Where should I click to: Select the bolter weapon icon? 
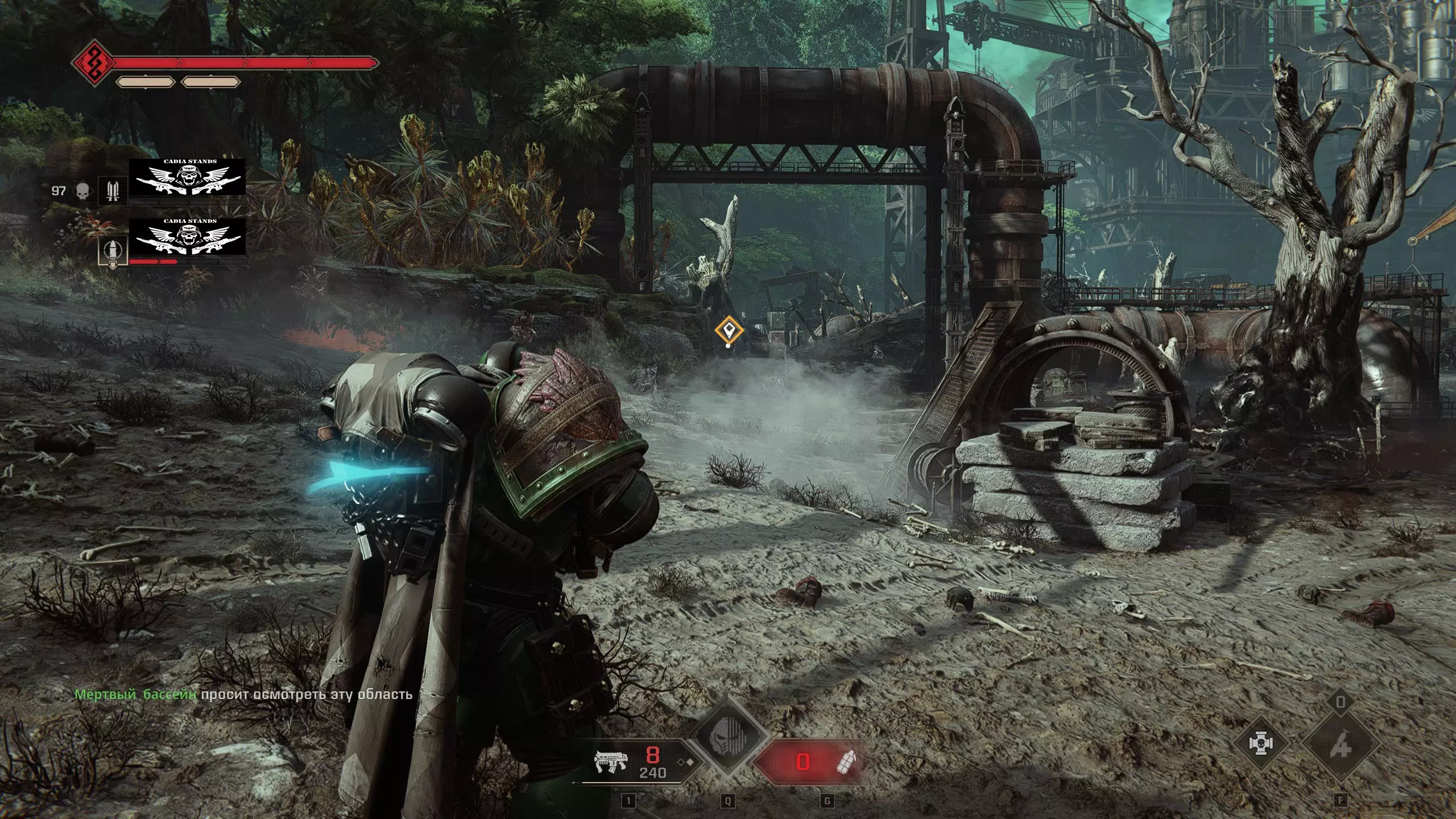(x=610, y=761)
